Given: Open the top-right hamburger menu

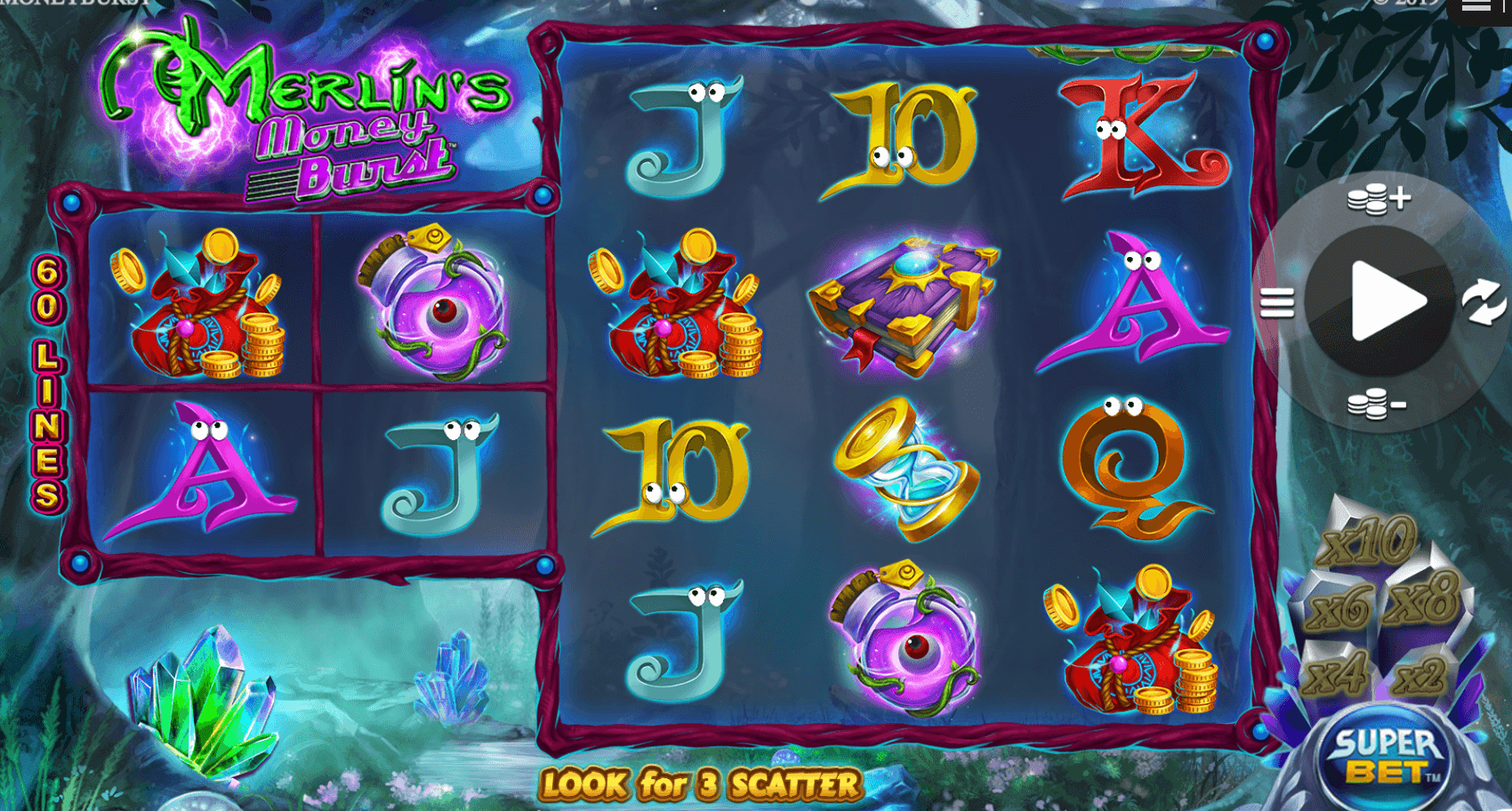Looking at the screenshot, I should [x=1476, y=7].
